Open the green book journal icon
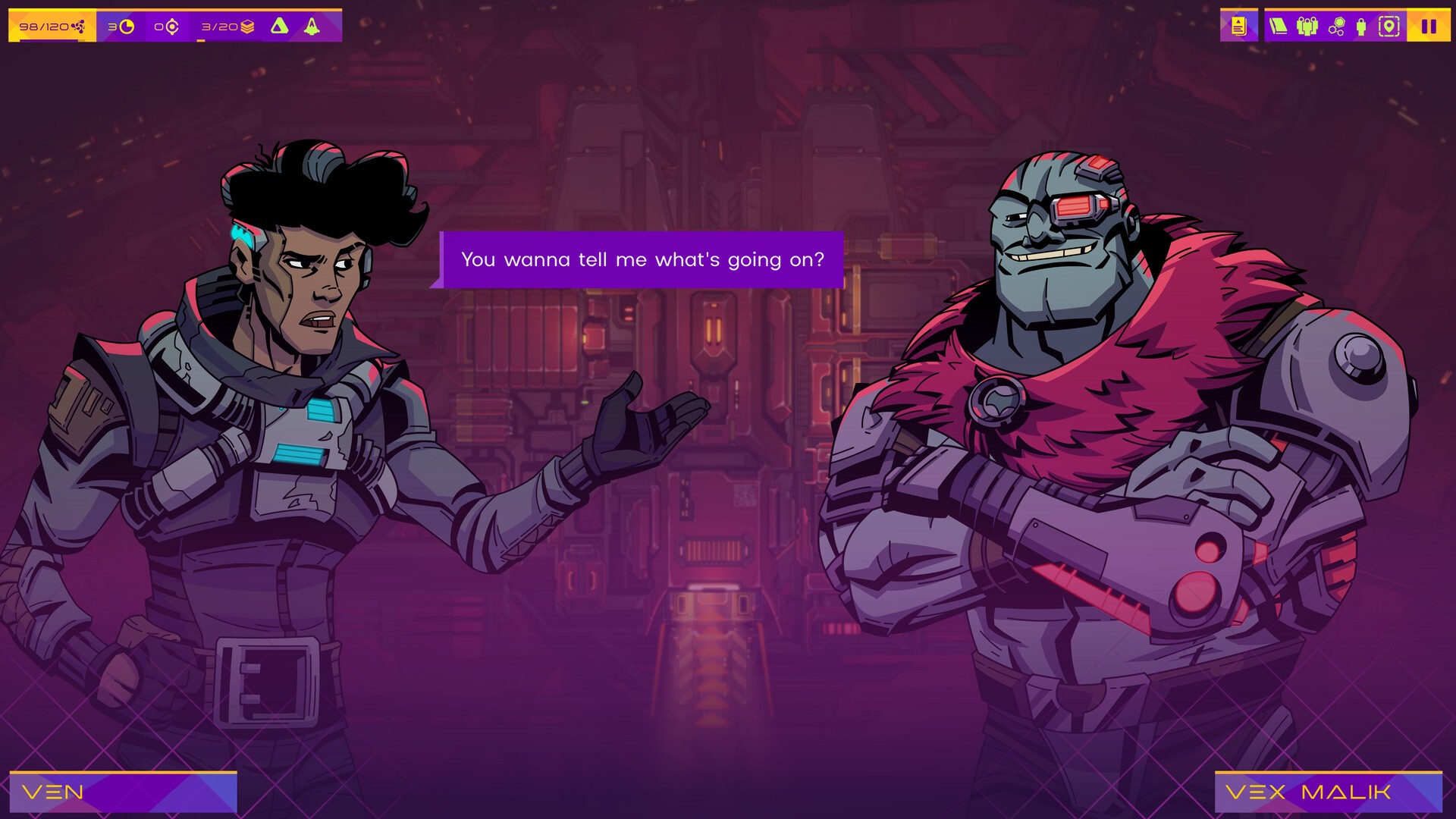This screenshot has height=819, width=1456. click(1279, 27)
